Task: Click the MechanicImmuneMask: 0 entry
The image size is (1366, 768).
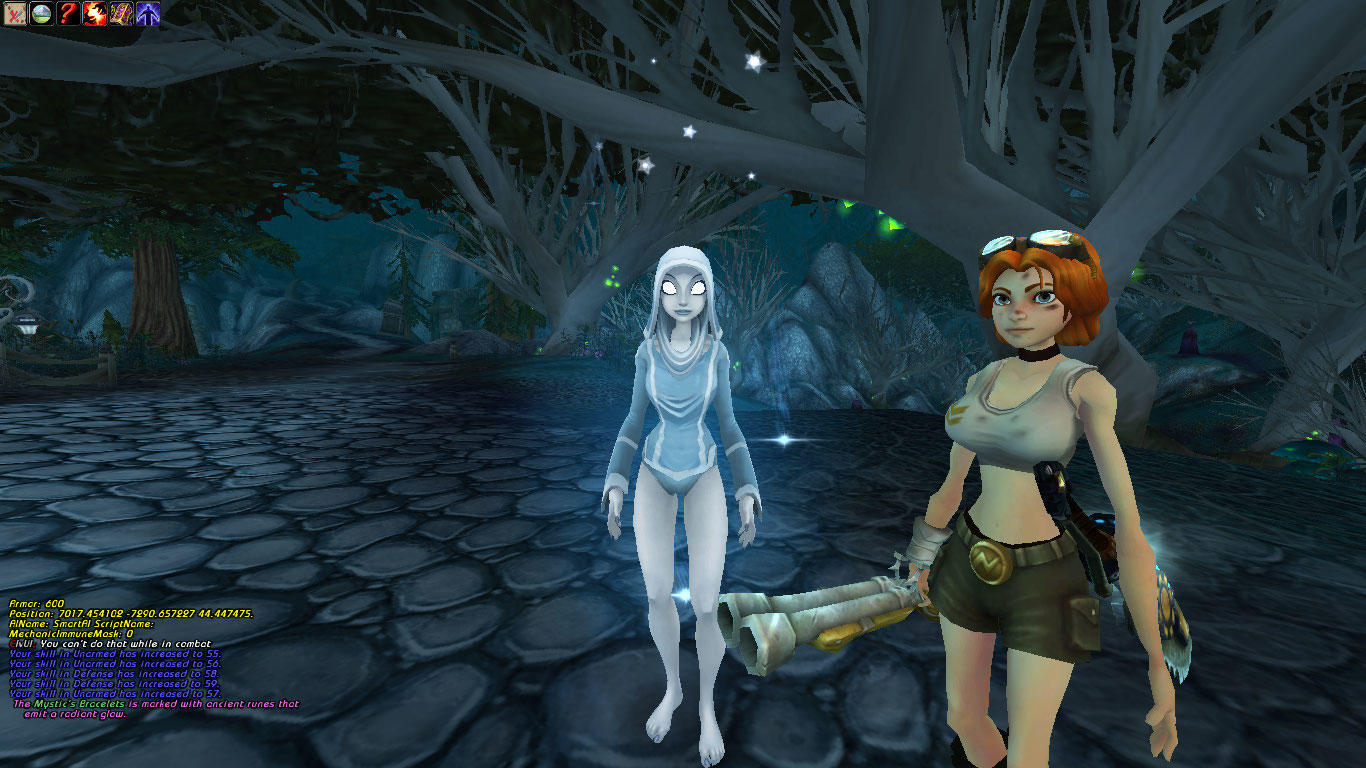Action: click(70, 633)
